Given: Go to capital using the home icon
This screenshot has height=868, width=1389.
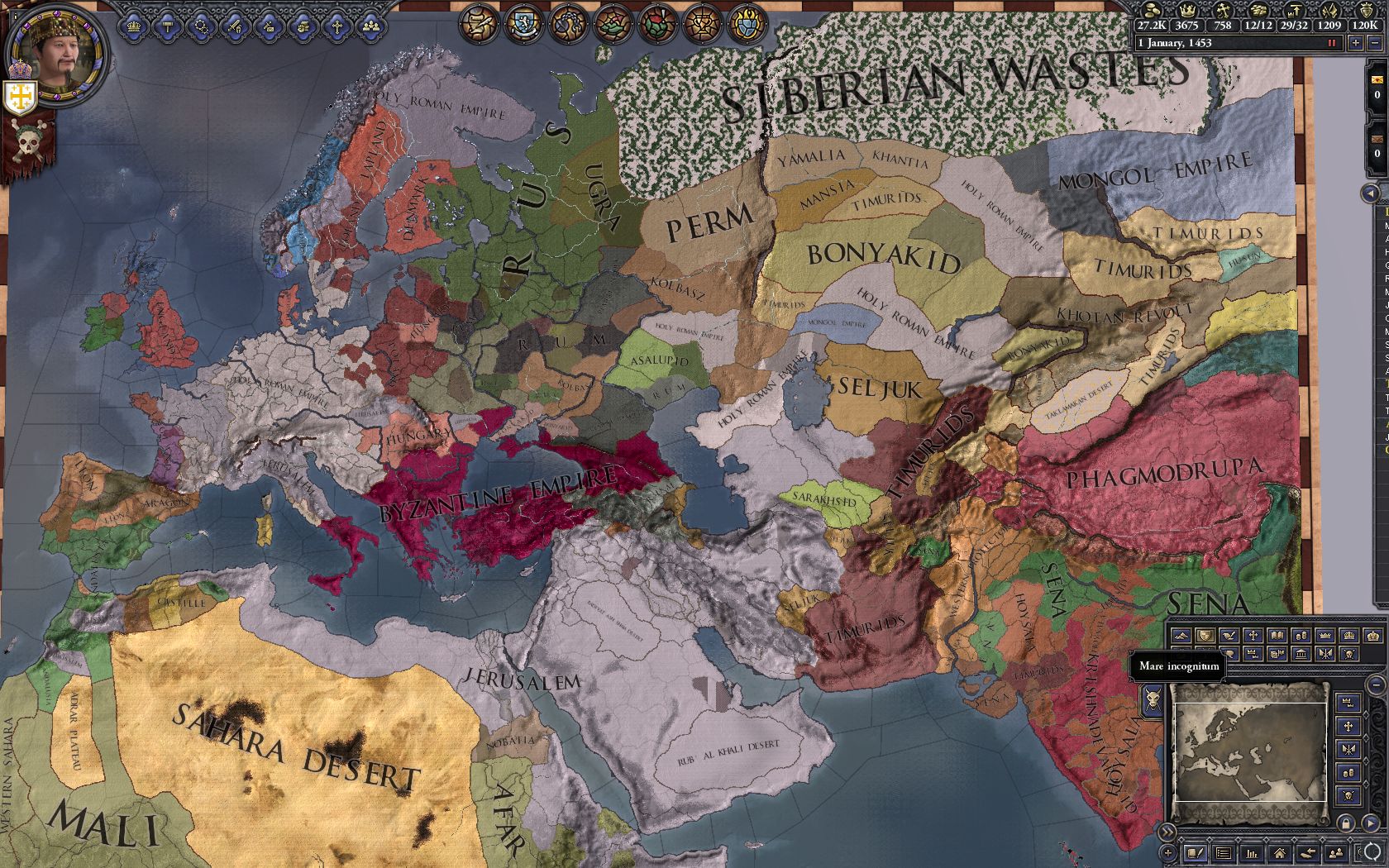Looking at the screenshot, I should tap(1280, 853).
